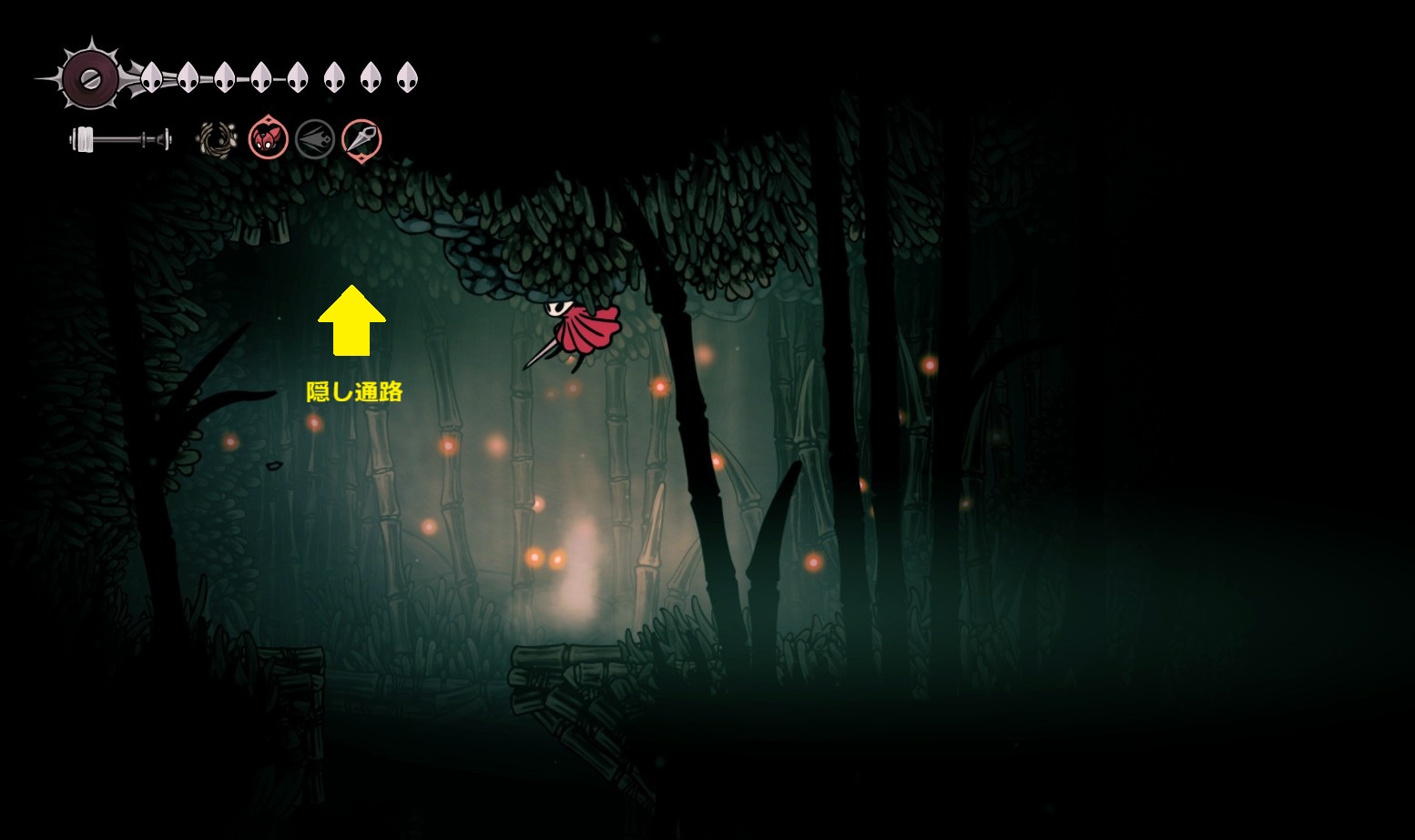Activate the red bug tool icon
This screenshot has height=840, width=1415.
point(269,139)
